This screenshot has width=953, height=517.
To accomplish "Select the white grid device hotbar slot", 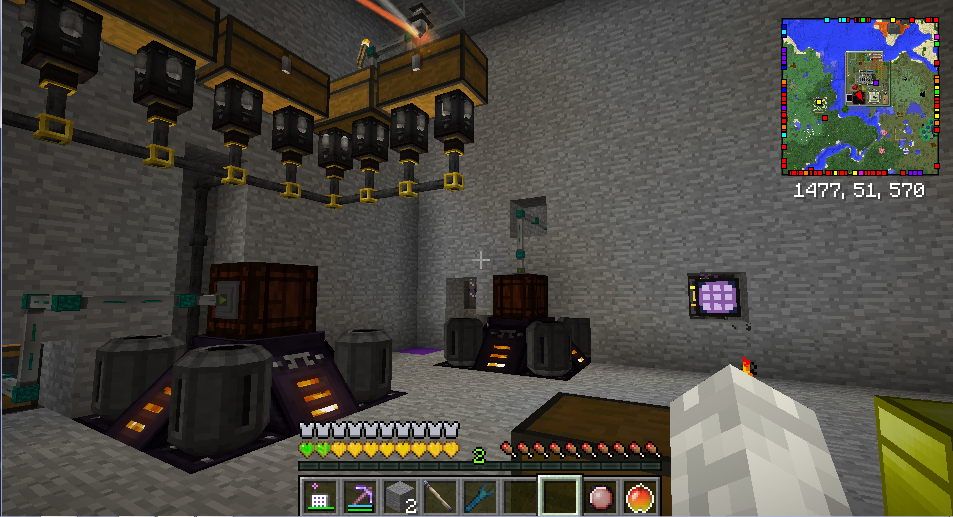I will [320, 496].
